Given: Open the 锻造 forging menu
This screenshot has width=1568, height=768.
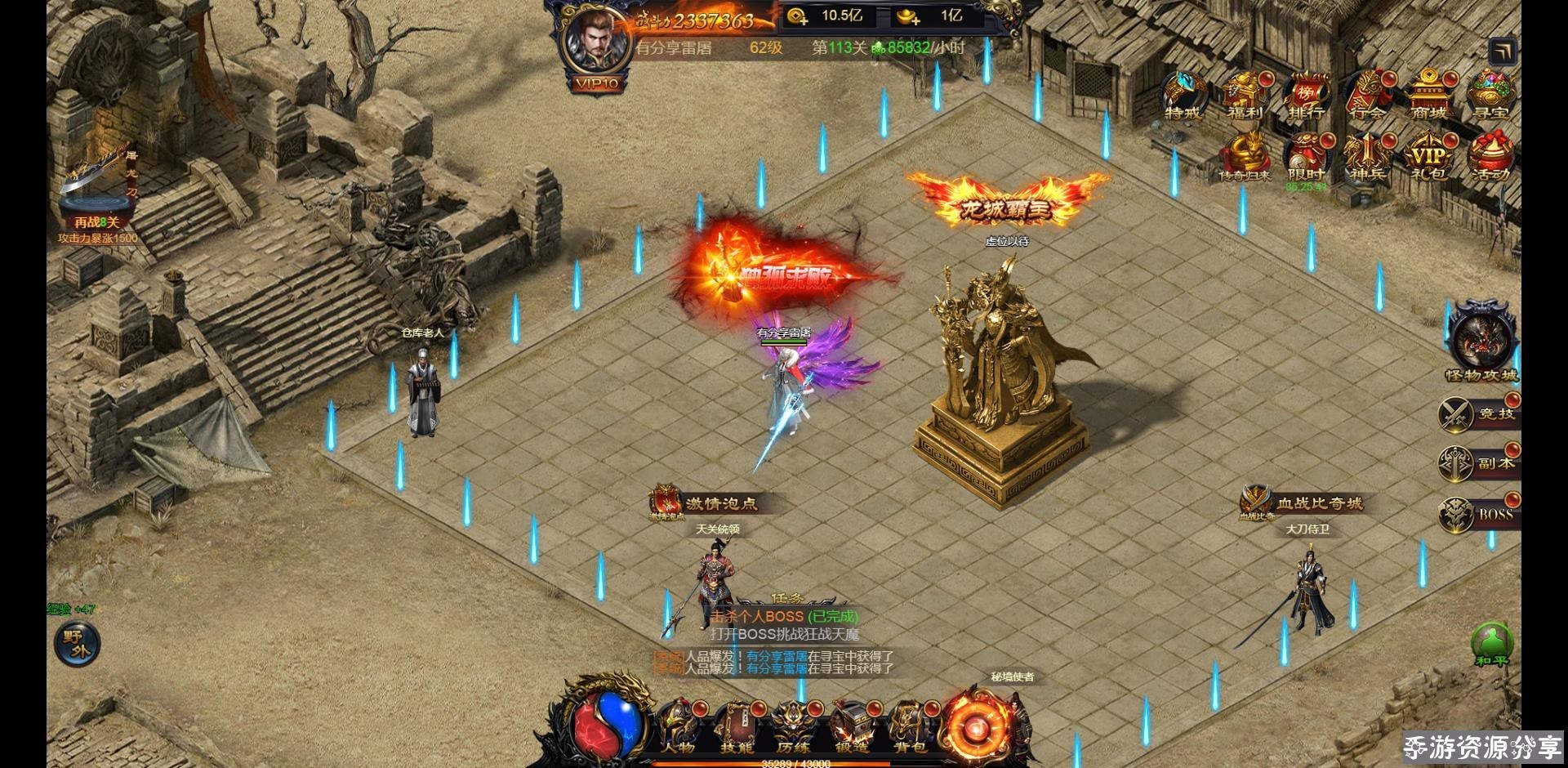Looking at the screenshot, I should pyautogui.click(x=851, y=726).
